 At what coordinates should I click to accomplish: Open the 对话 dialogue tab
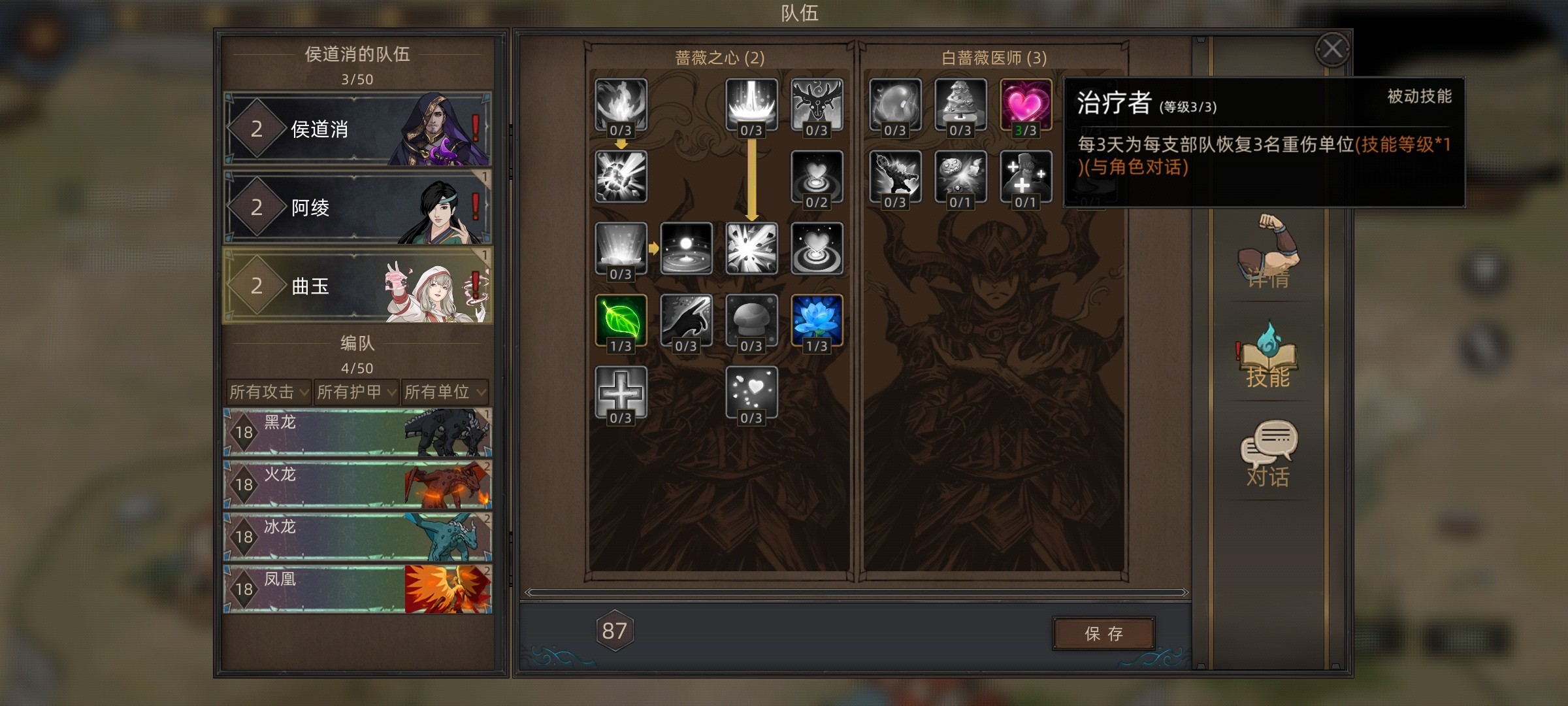1268,454
